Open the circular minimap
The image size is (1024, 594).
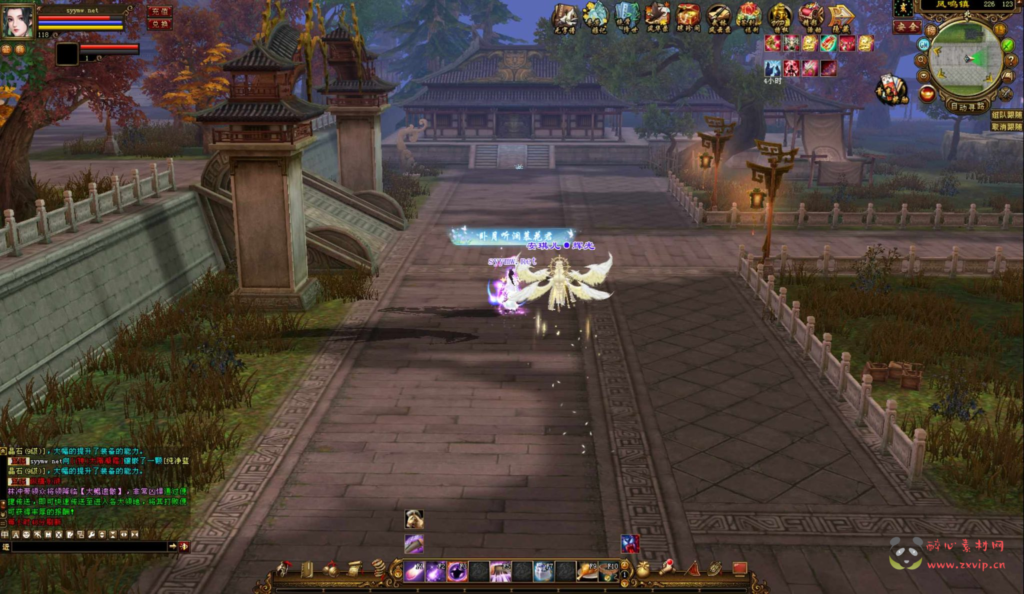(965, 58)
